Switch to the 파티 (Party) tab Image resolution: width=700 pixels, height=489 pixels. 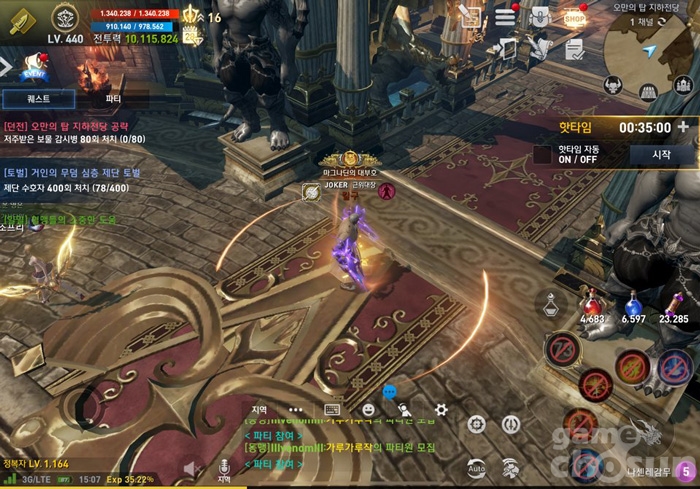point(113,99)
